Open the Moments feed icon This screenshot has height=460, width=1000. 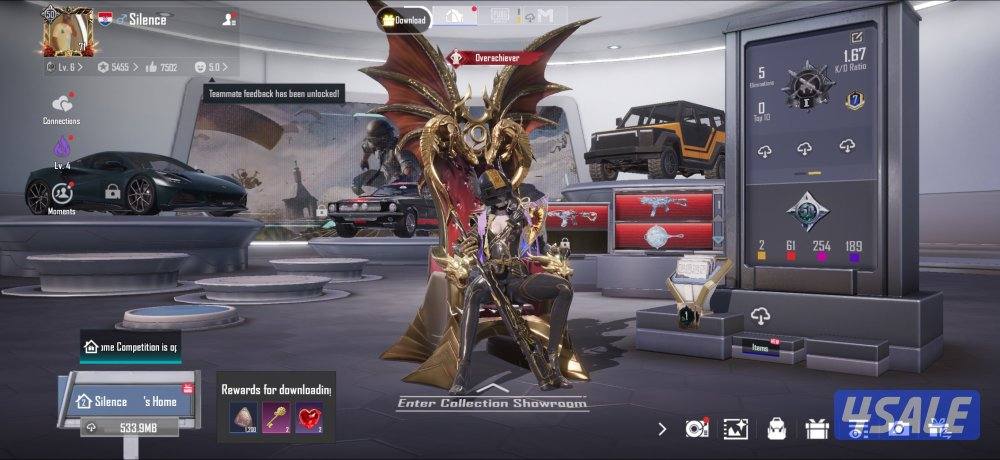(62, 195)
